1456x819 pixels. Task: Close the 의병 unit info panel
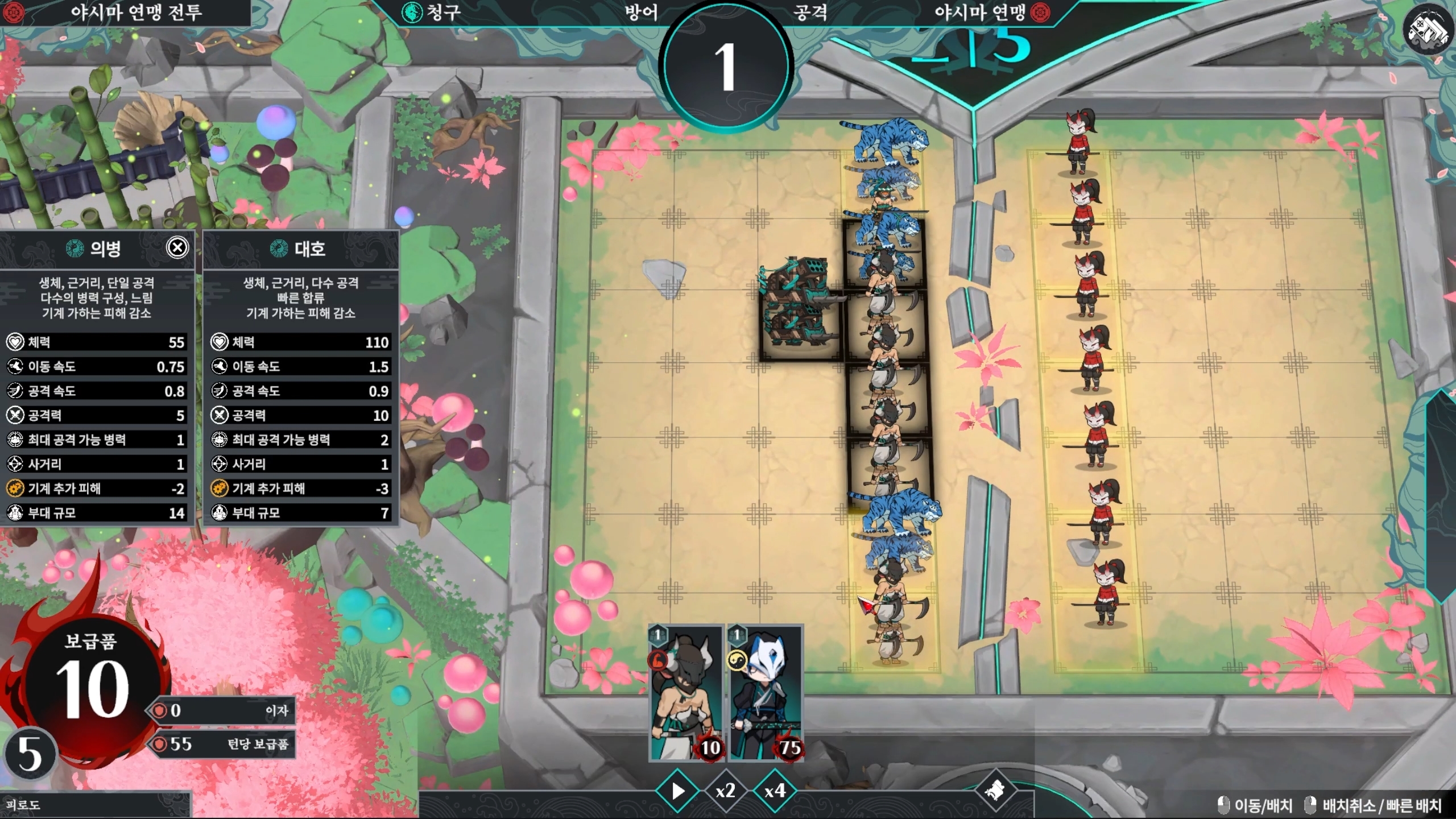(177, 247)
